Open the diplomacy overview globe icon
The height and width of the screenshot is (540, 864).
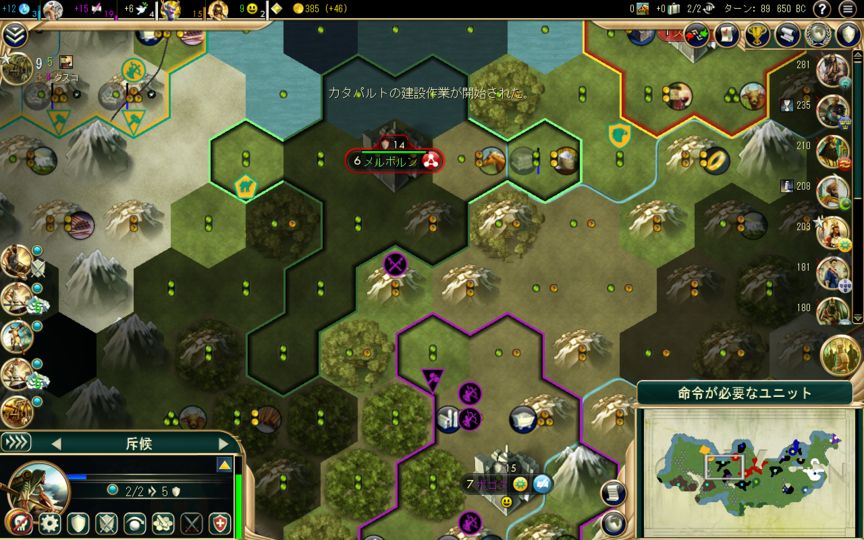click(820, 35)
